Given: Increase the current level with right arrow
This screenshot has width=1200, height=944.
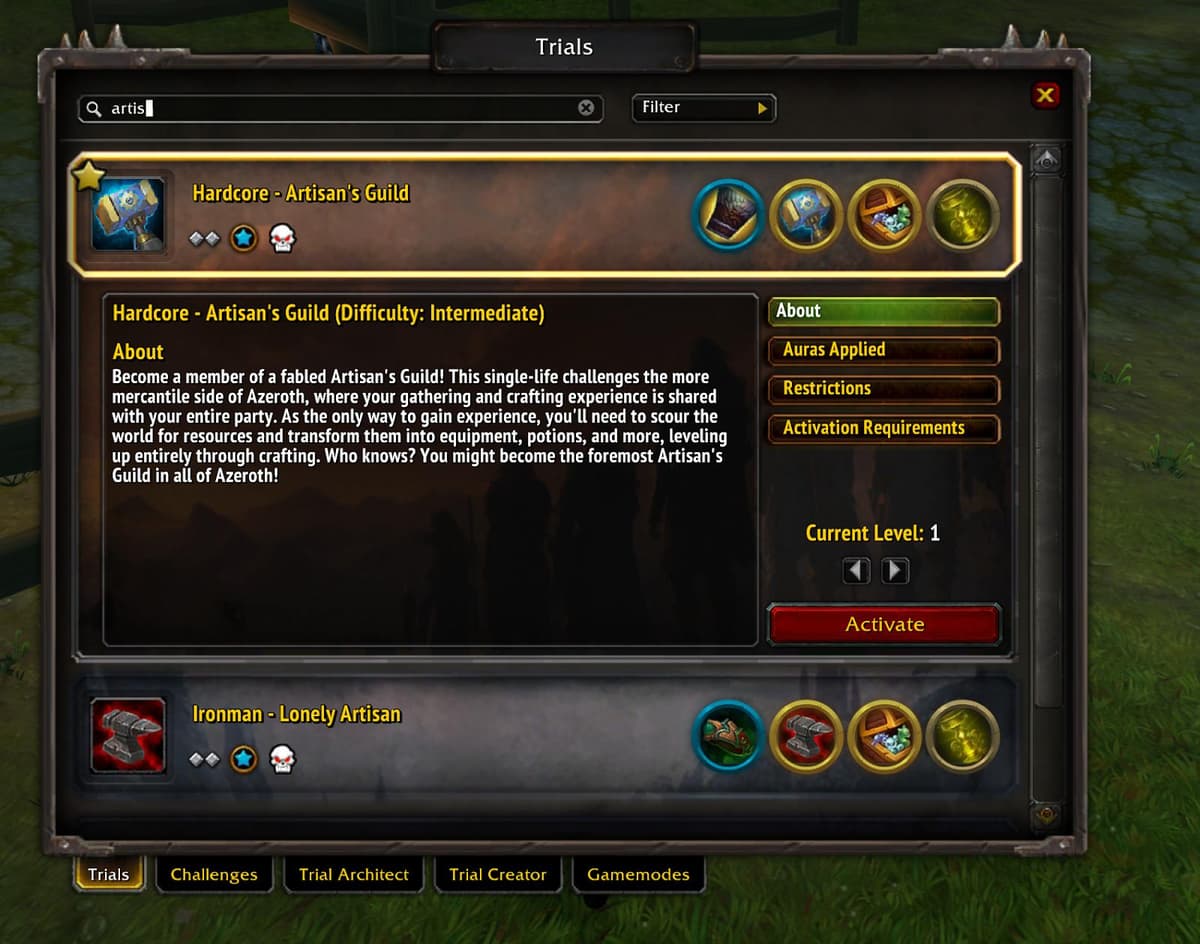Looking at the screenshot, I should pyautogui.click(x=895, y=571).
